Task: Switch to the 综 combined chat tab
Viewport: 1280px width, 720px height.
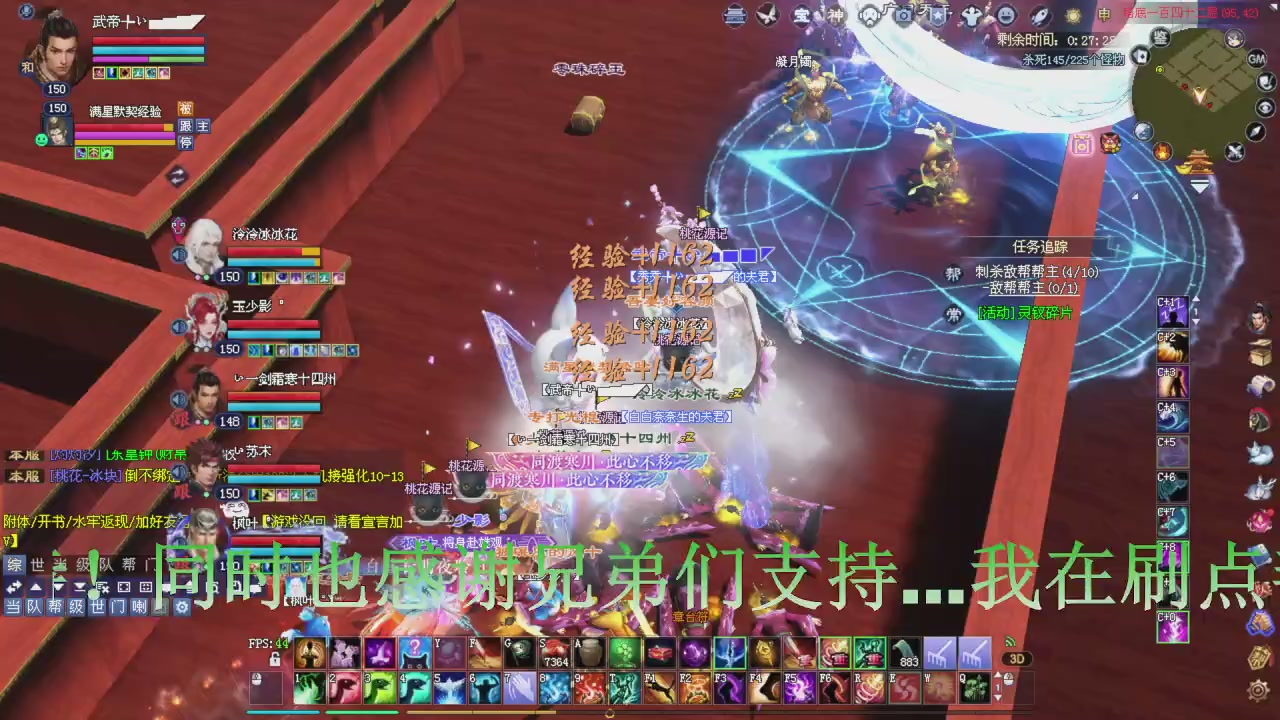Action: [13, 563]
